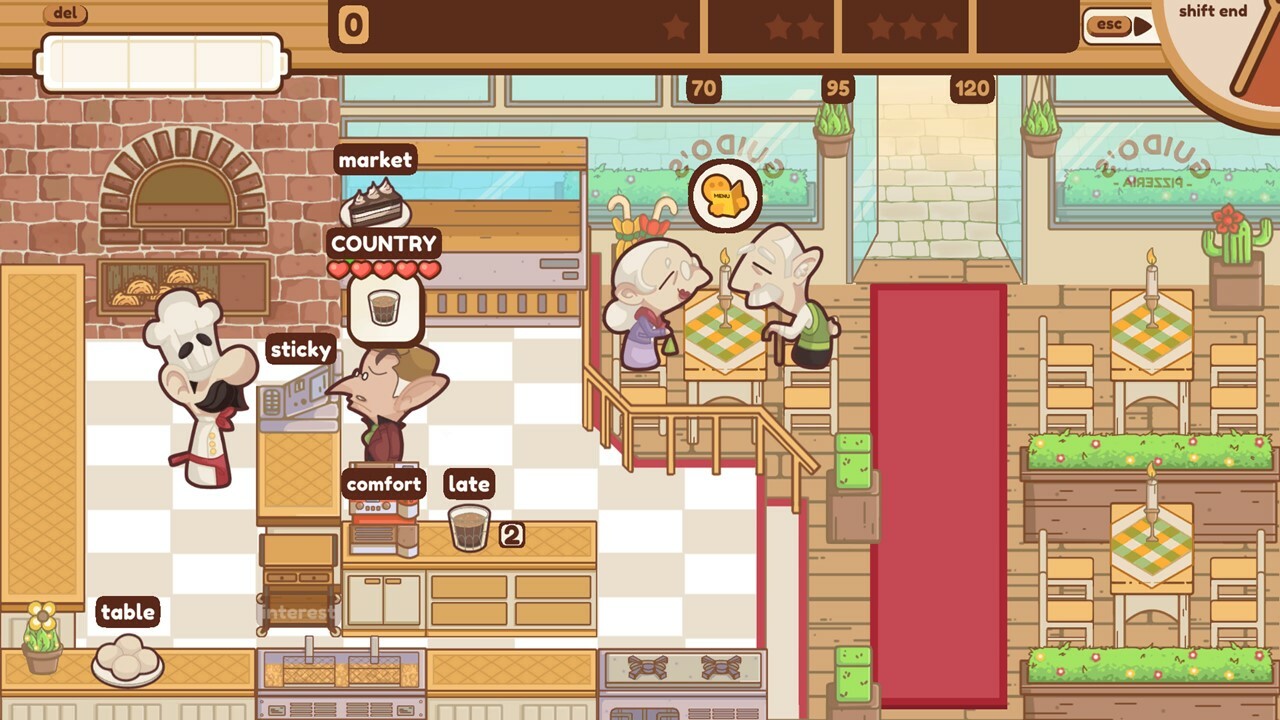Viewport: 1280px width, 720px height.
Task: Open the fish MENU badge above the couple
Action: click(725, 195)
